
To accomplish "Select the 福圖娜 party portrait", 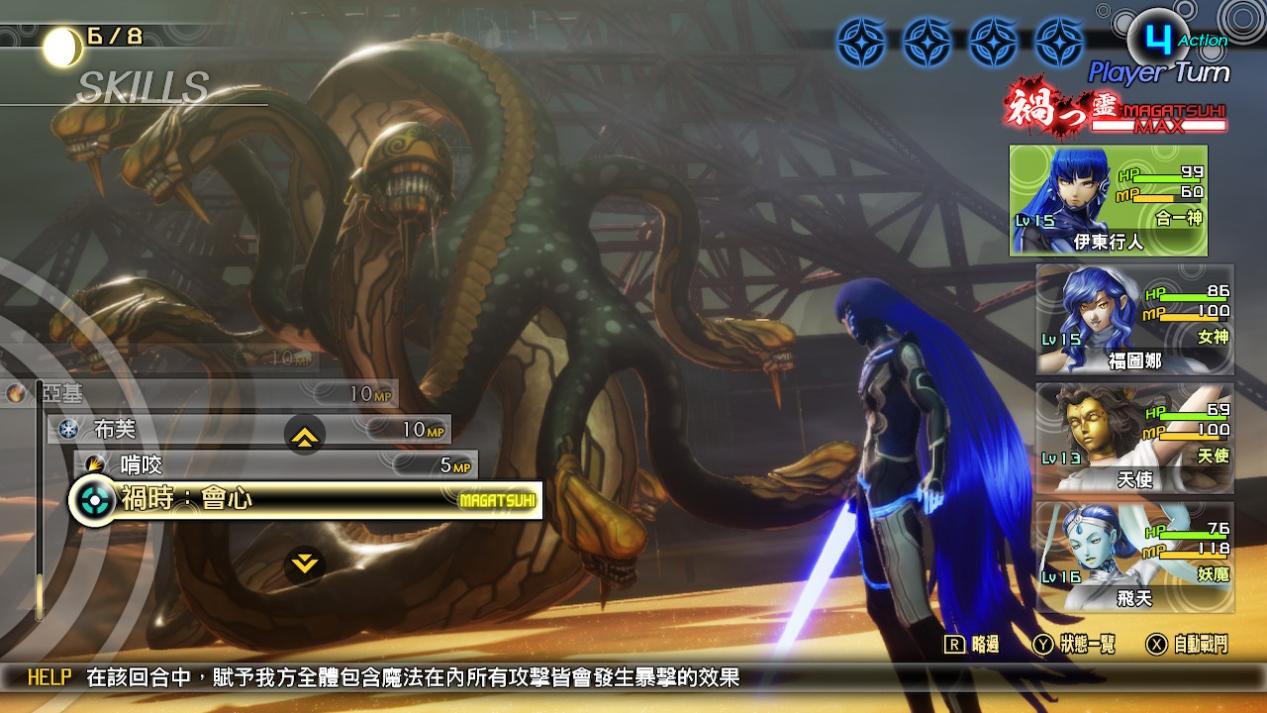I will [x=1134, y=319].
